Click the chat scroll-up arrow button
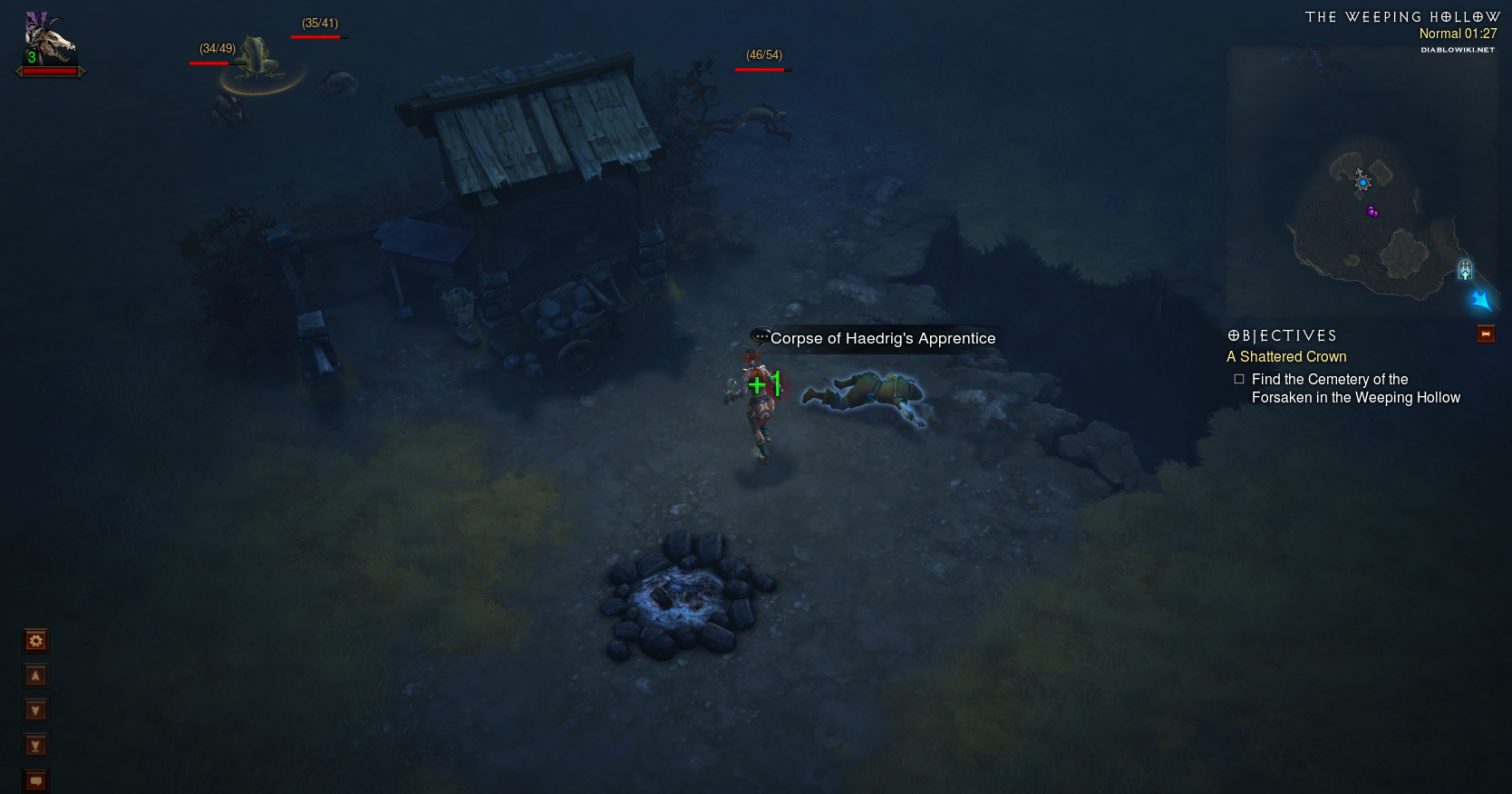This screenshot has height=794, width=1512. (x=35, y=675)
